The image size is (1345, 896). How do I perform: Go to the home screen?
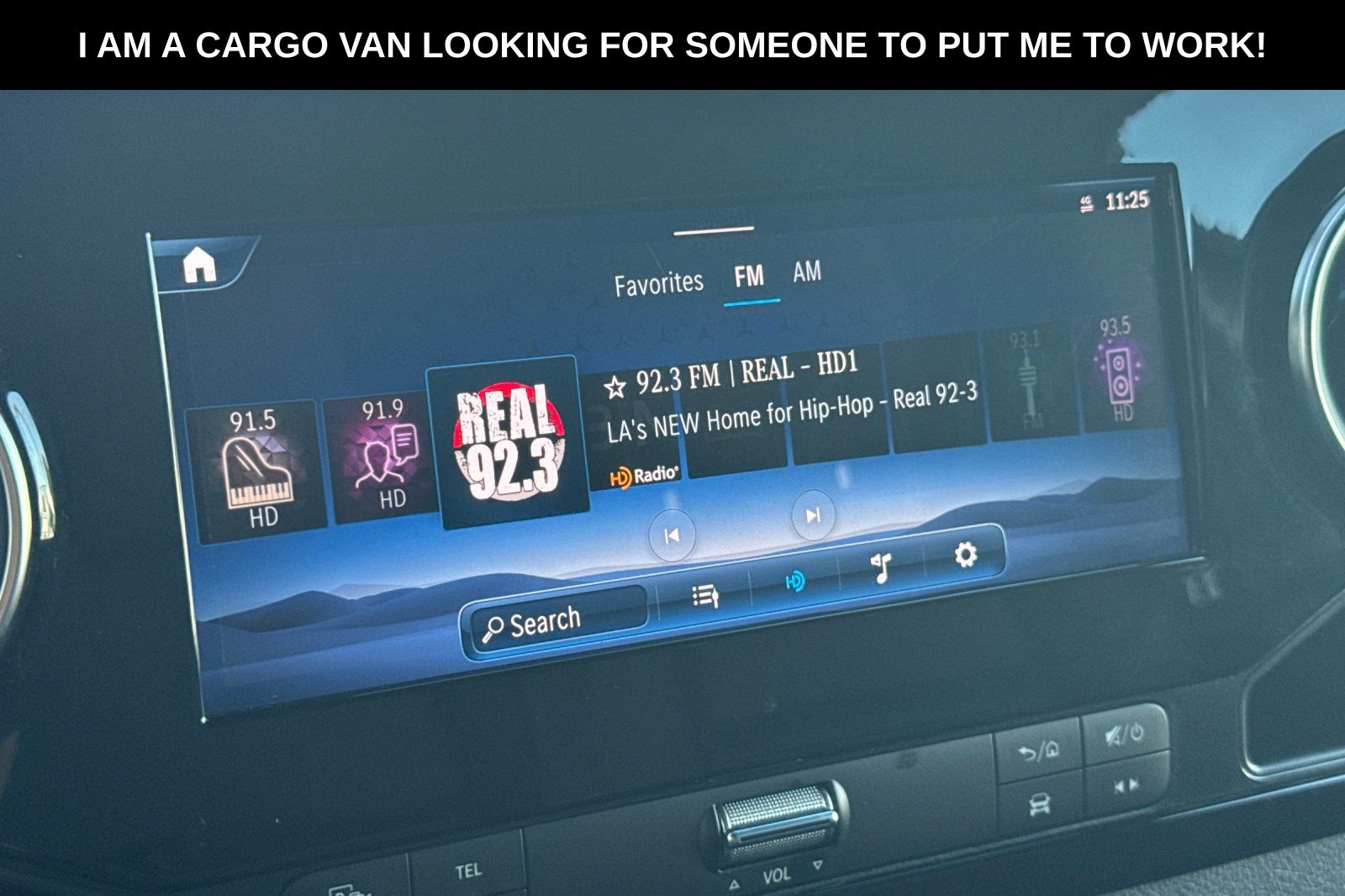pos(200,266)
